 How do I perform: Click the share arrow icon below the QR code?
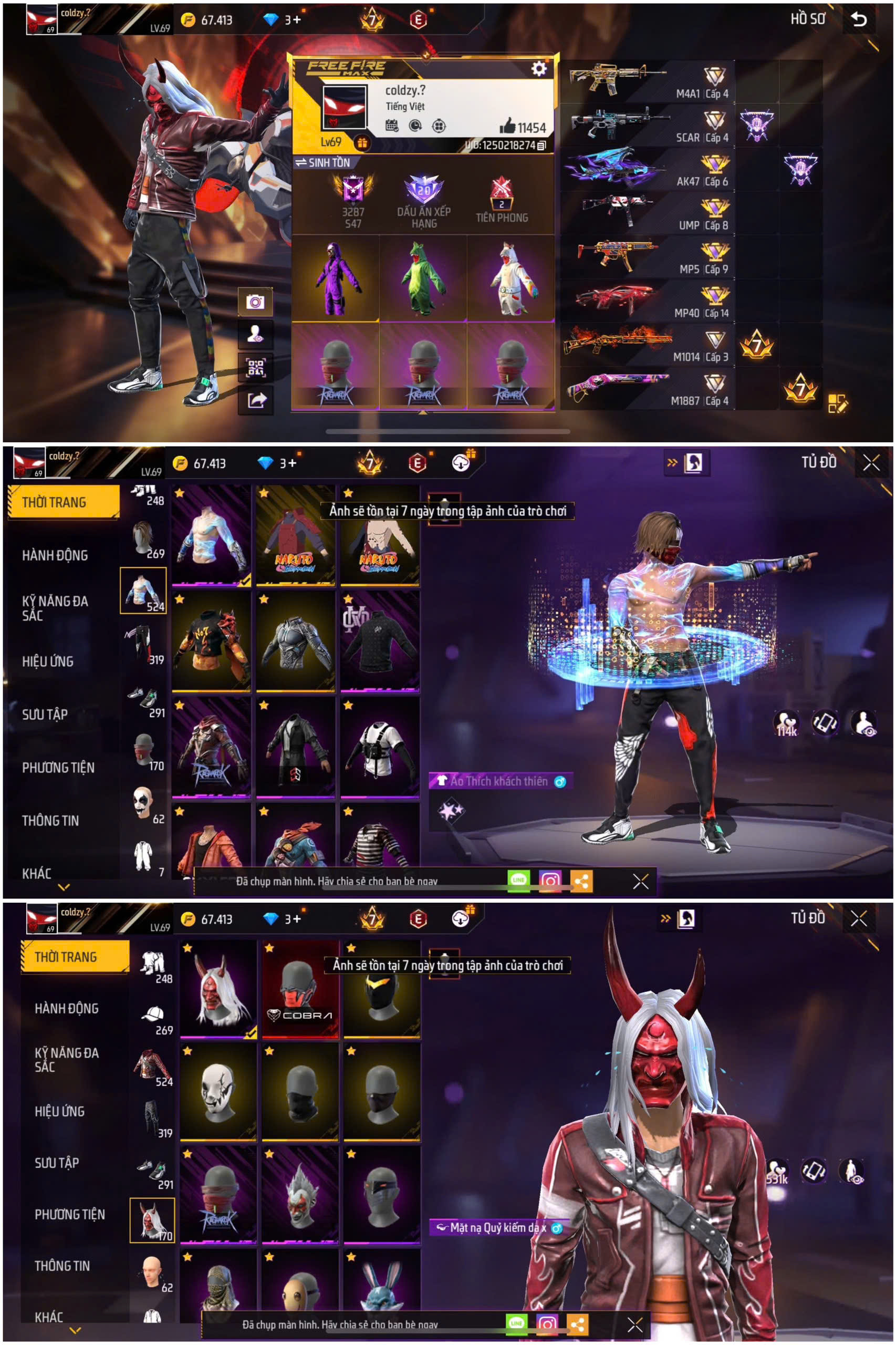(x=257, y=400)
